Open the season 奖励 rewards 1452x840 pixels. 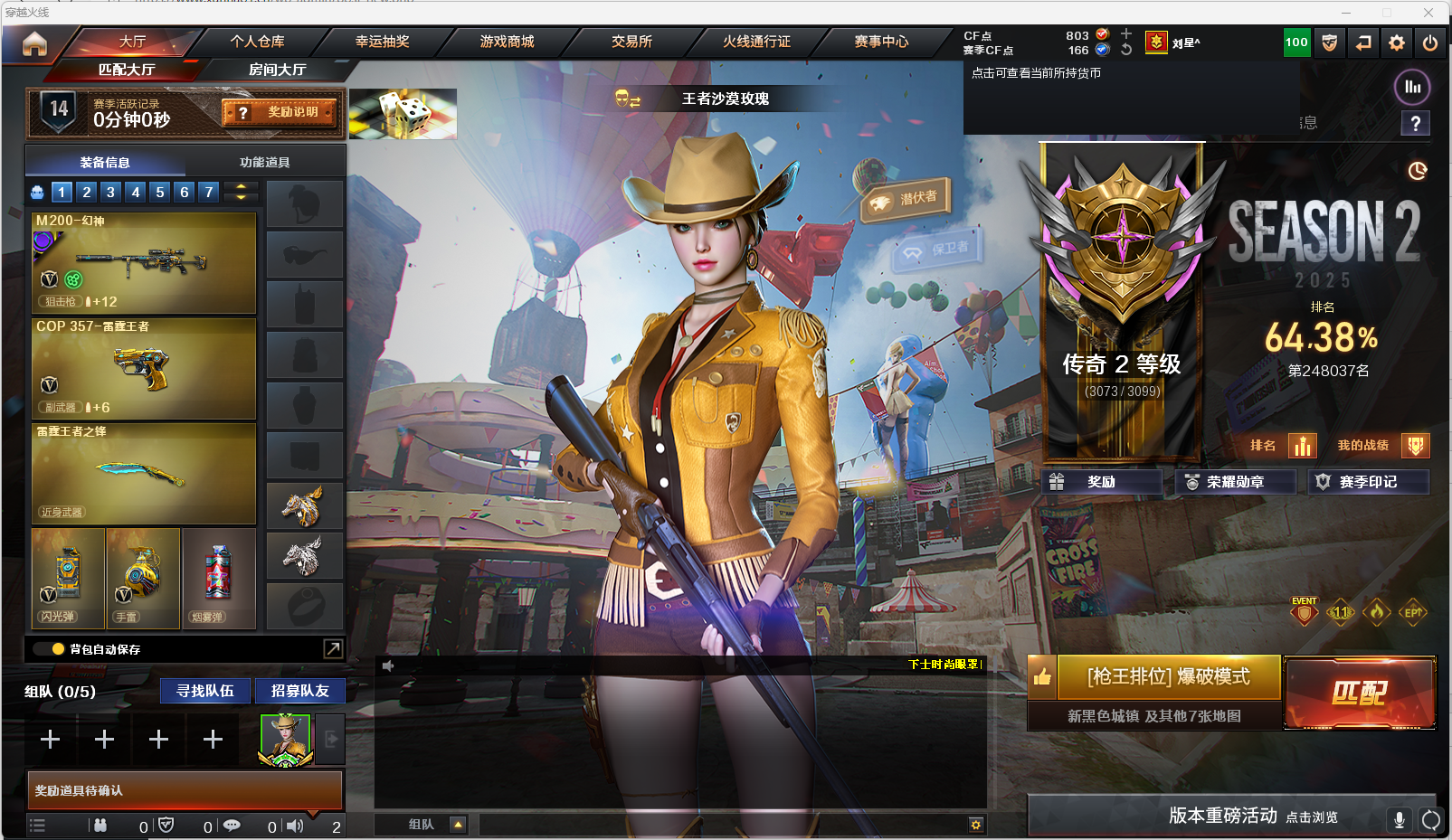(1101, 482)
